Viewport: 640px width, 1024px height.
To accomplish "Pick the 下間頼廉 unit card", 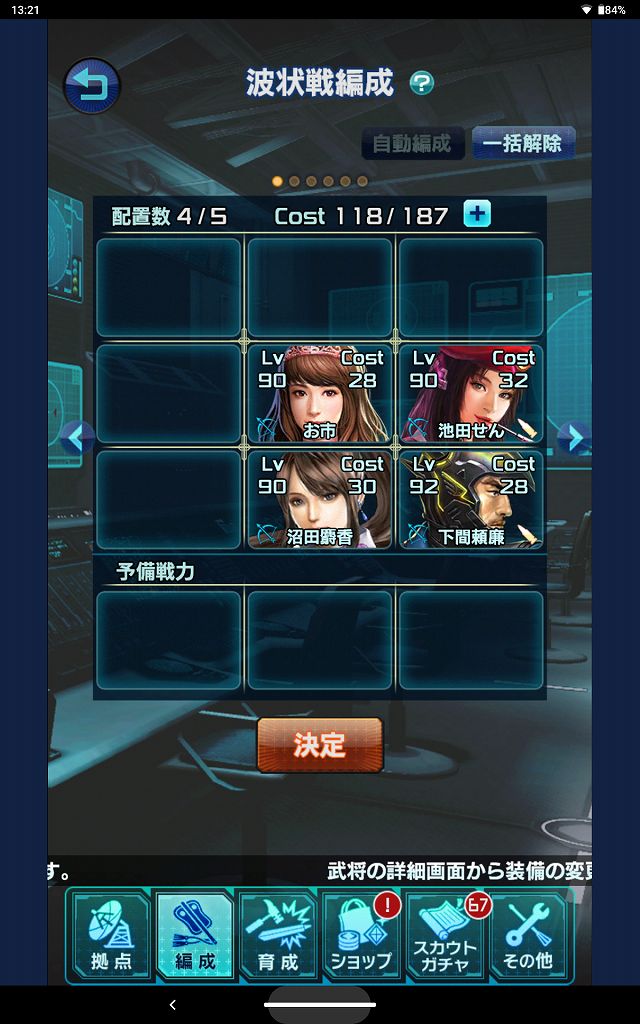I will 471,499.
